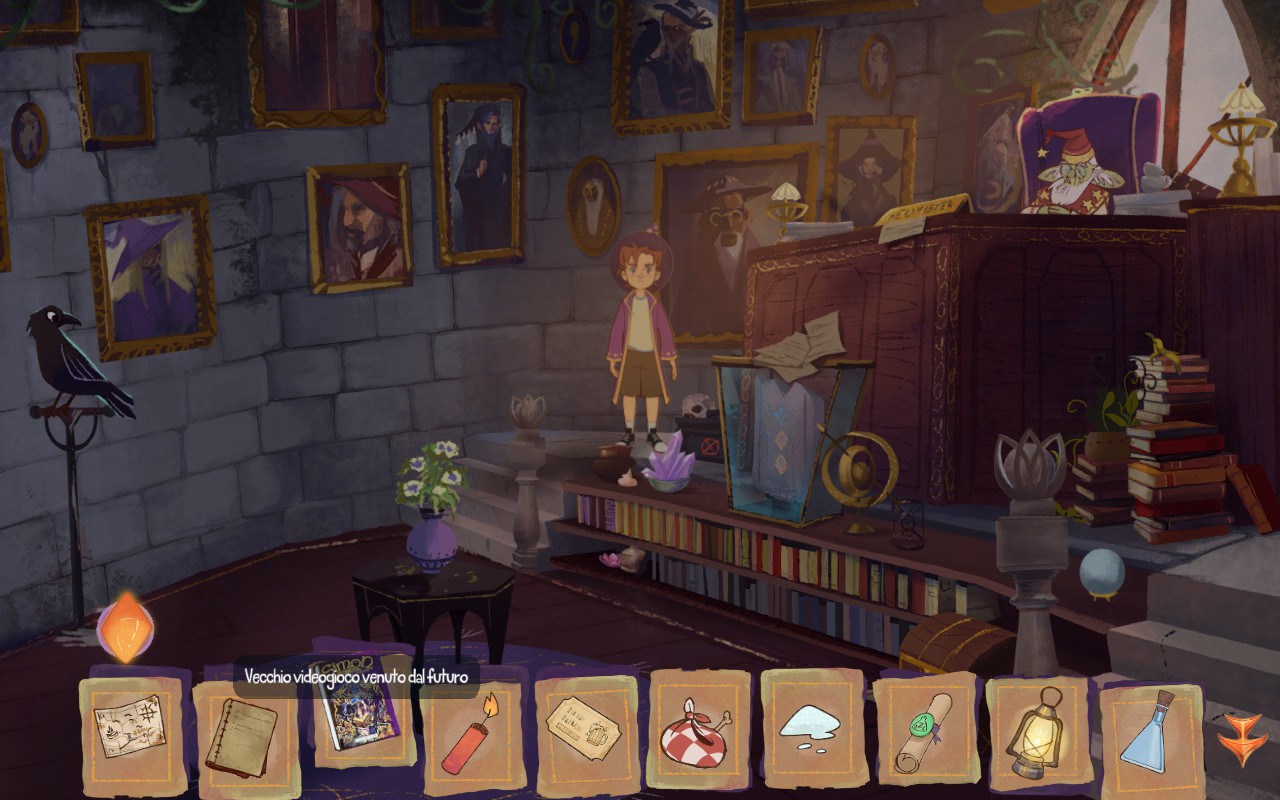This screenshot has height=800, width=1280.
Task: Pick the brown notebook from inventory
Action: pos(244,737)
